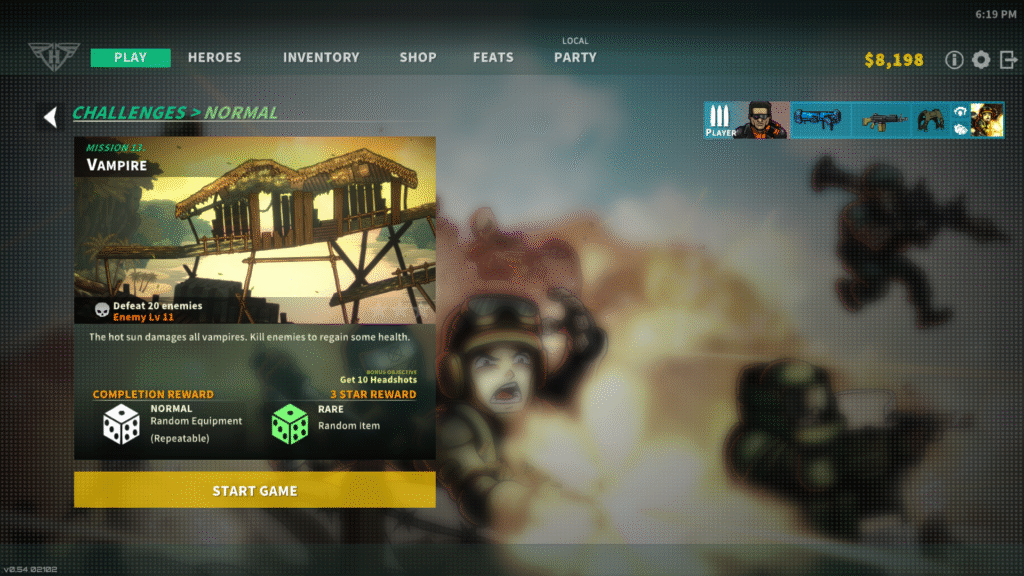Select the olive body armor slot
This screenshot has width=1024, height=576.
[932, 120]
